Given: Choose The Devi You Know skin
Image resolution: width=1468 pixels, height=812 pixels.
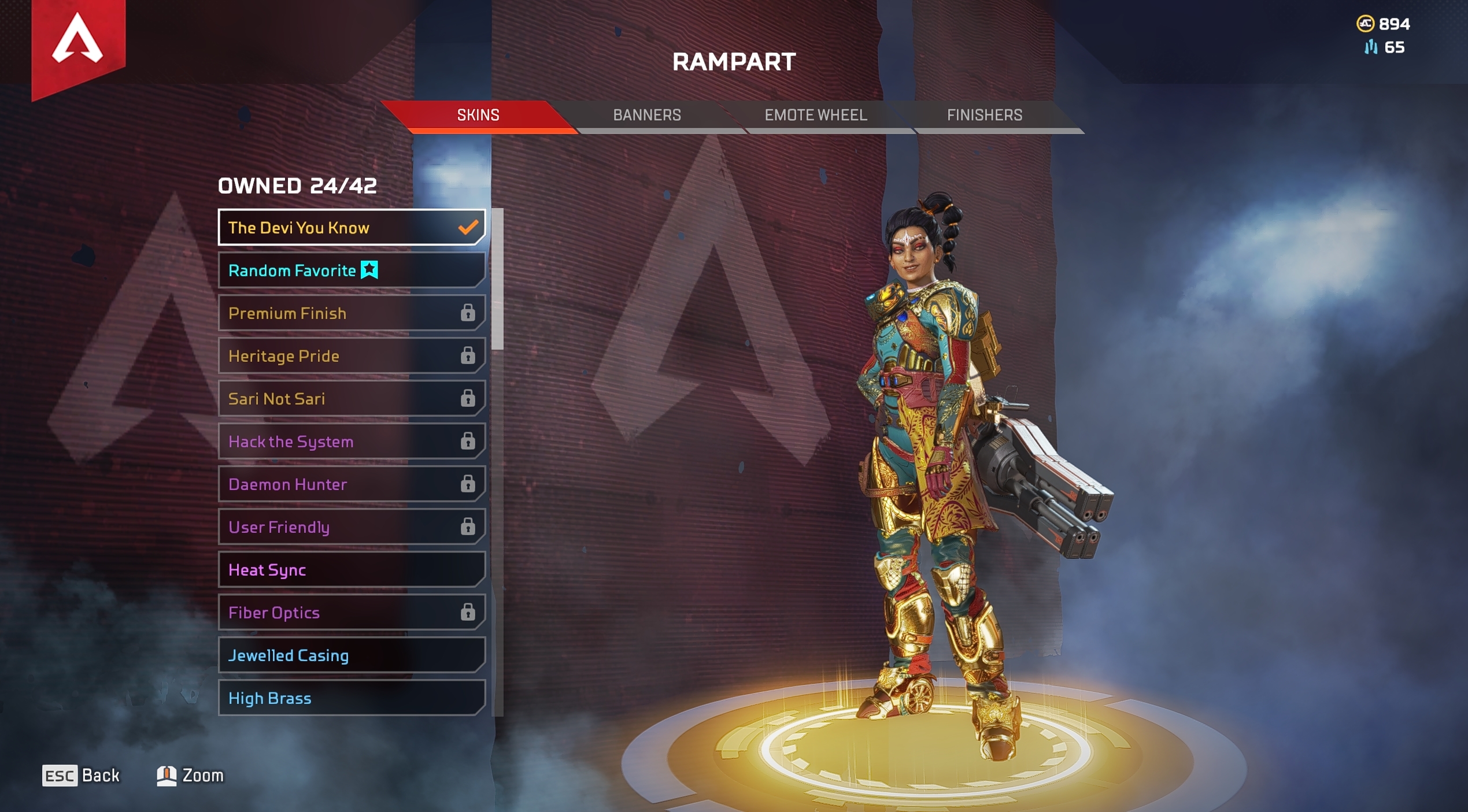Looking at the screenshot, I should pyautogui.click(x=351, y=227).
